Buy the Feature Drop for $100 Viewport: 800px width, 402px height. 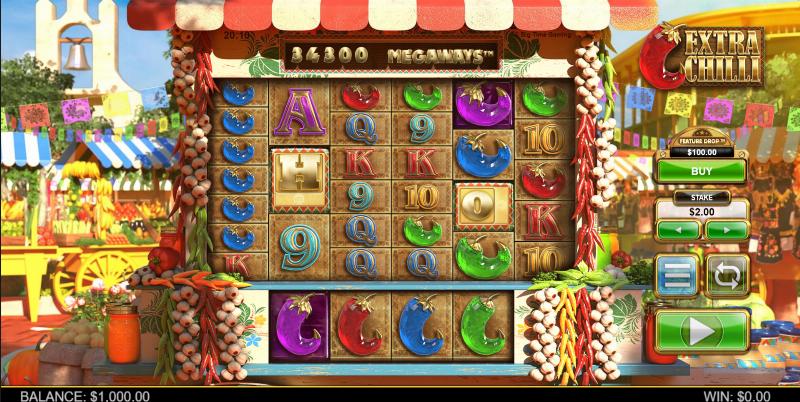tap(702, 170)
